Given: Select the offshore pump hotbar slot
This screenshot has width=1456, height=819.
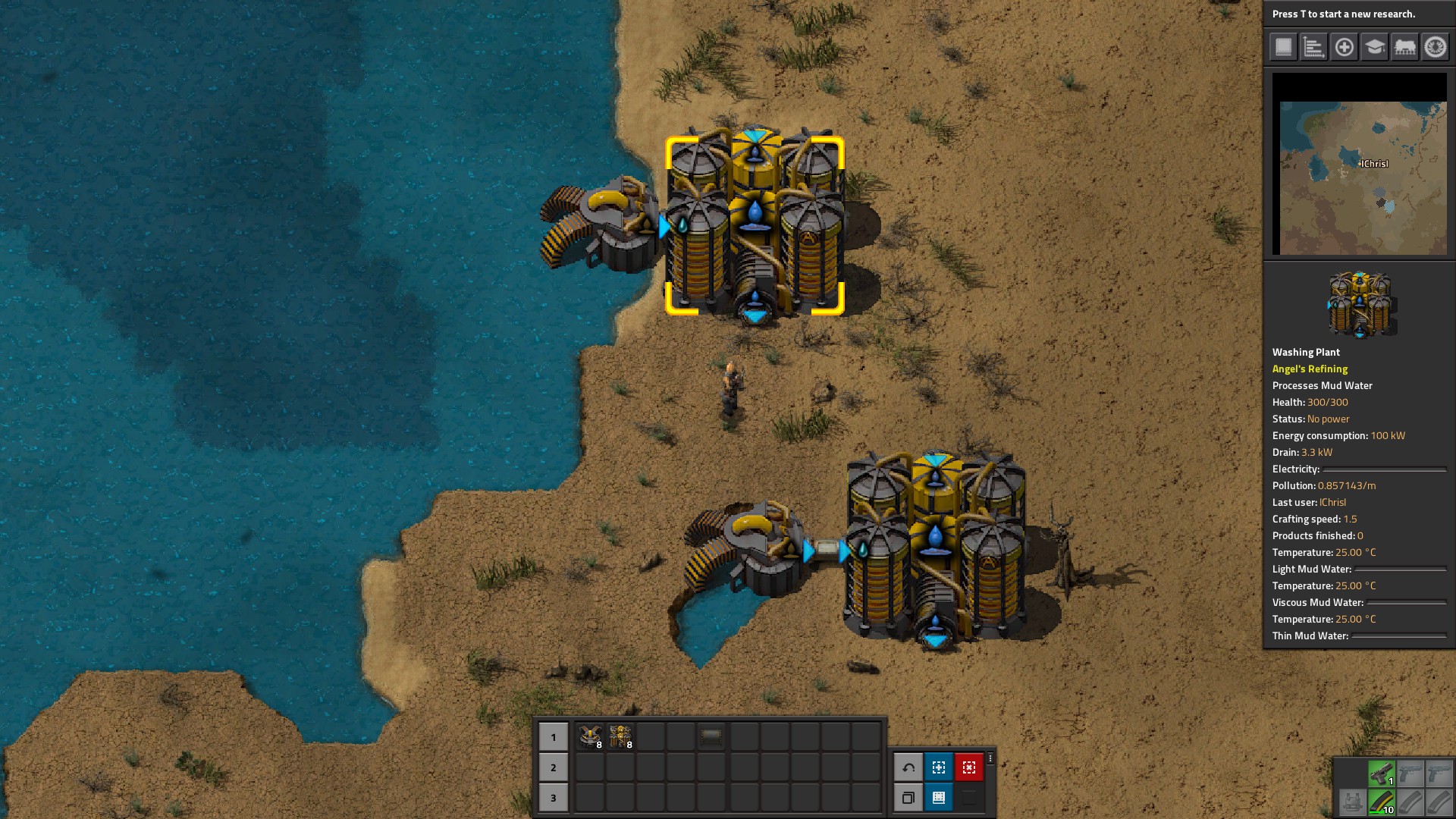Looking at the screenshot, I should point(590,736).
